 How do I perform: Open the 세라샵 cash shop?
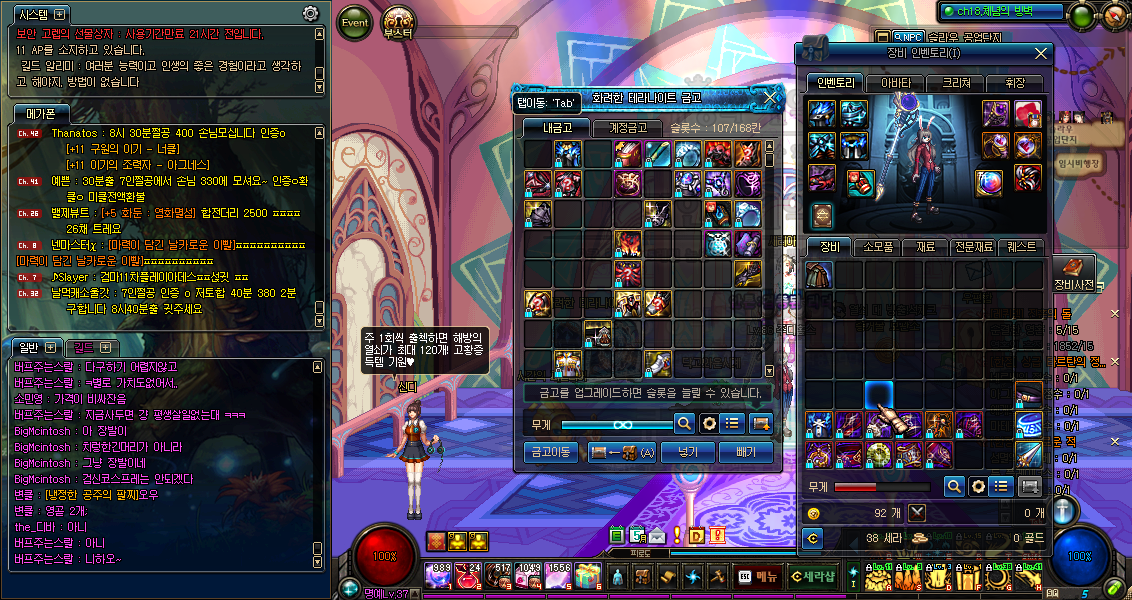[811, 576]
